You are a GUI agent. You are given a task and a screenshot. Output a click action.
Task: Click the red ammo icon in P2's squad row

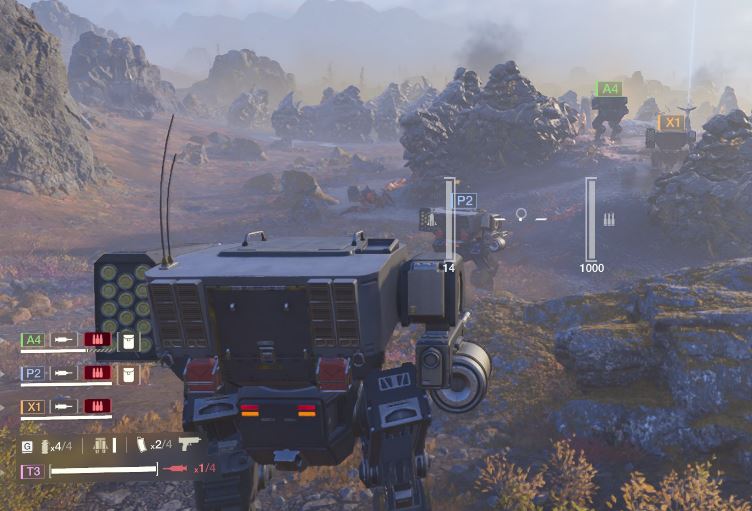97,373
